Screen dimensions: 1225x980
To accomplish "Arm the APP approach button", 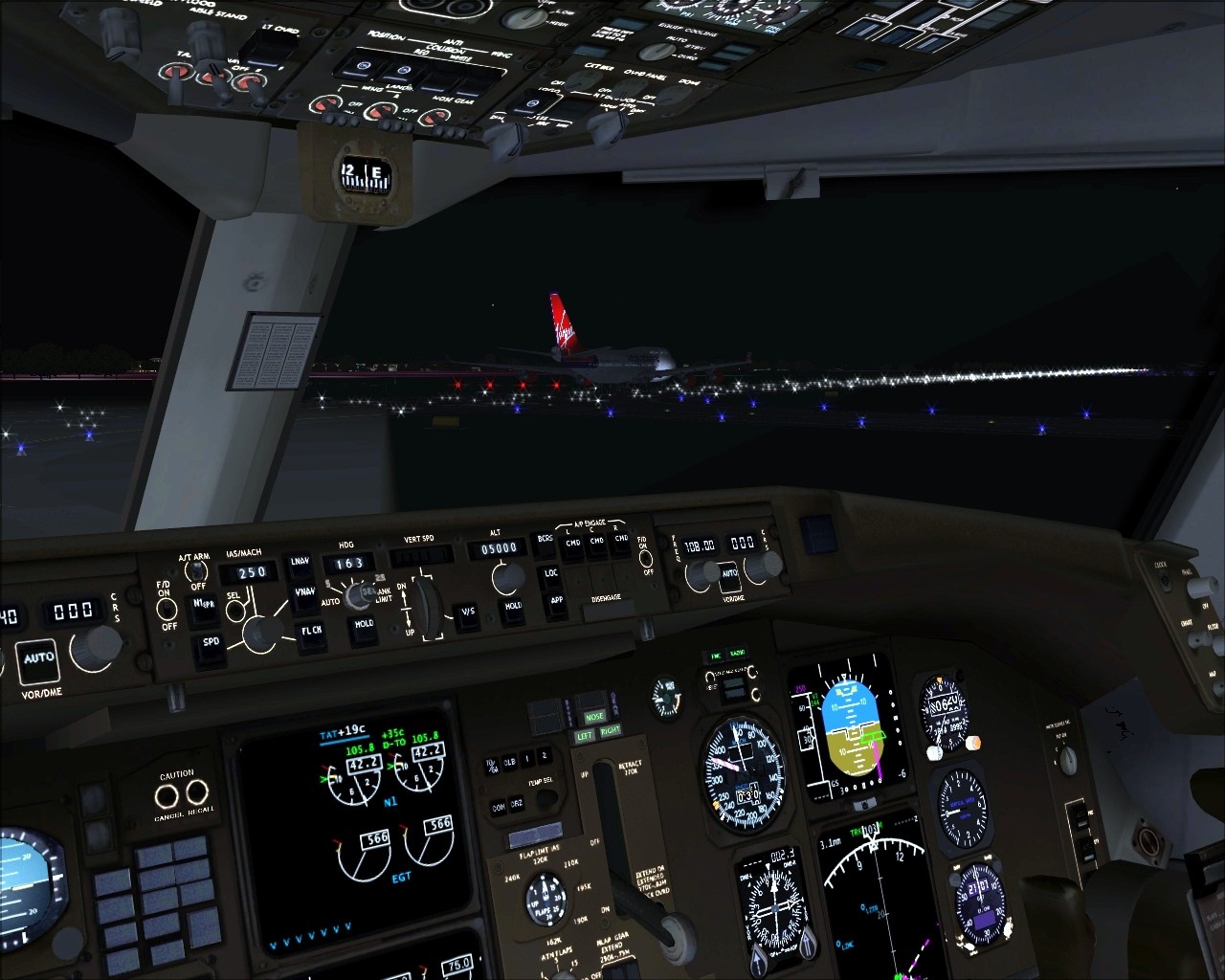I will tap(554, 602).
